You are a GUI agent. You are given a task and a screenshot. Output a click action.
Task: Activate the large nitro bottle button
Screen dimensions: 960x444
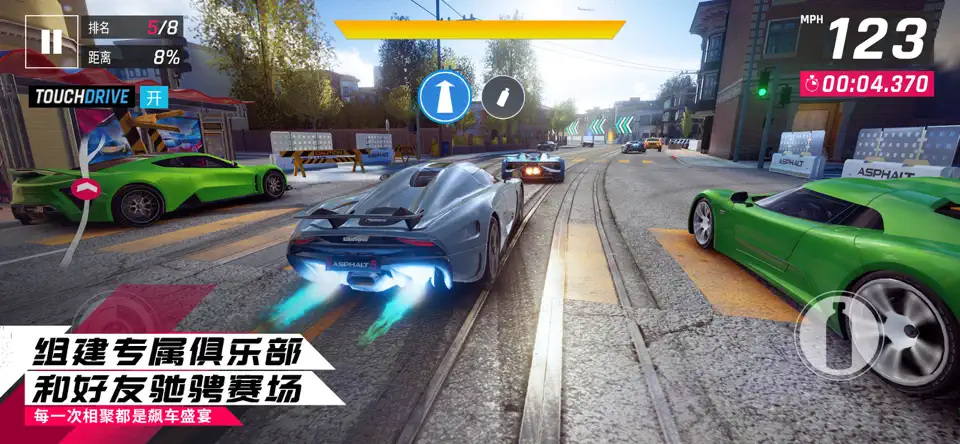838,334
